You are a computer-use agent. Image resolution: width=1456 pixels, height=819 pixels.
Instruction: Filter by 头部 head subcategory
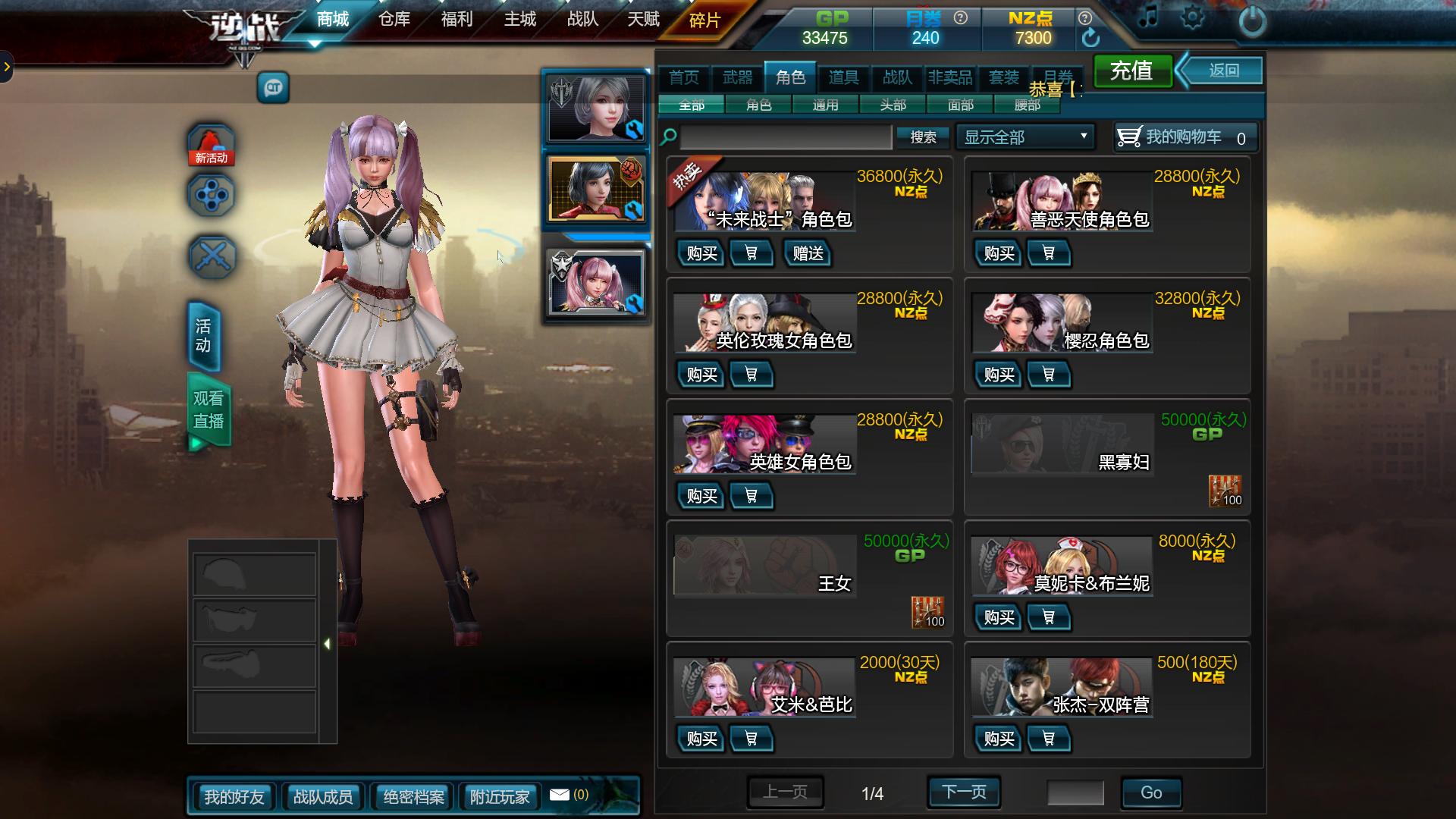[893, 105]
